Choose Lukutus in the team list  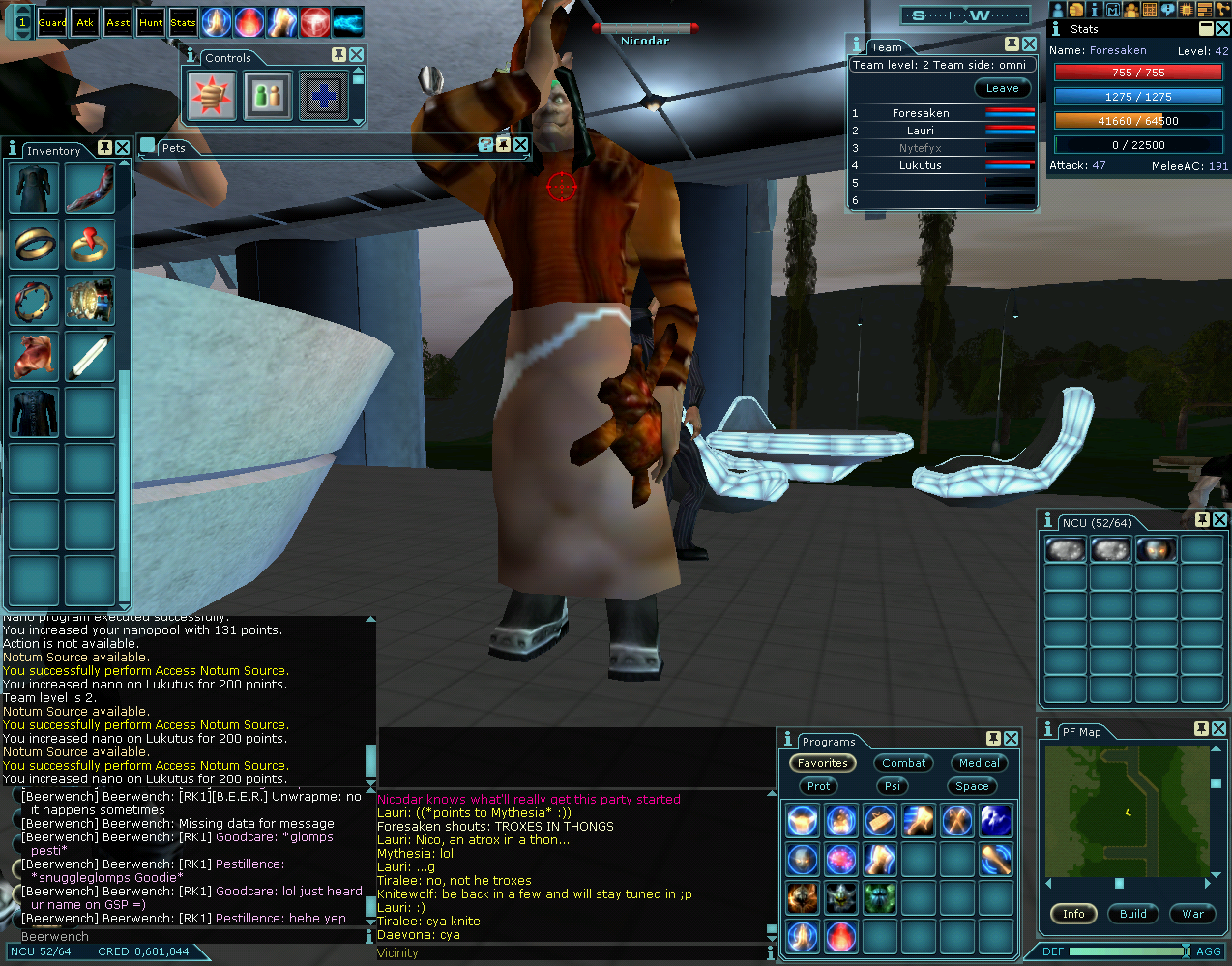pyautogui.click(x=920, y=165)
